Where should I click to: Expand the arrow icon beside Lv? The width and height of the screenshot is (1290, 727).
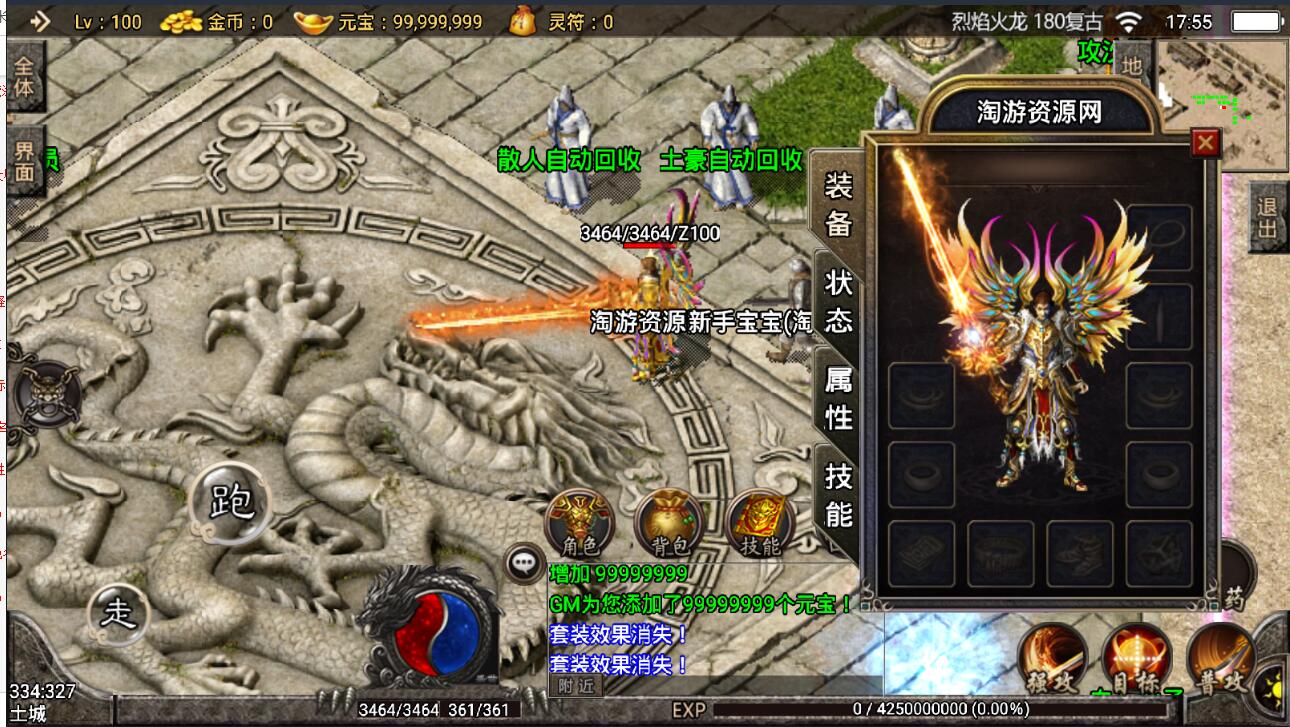pyautogui.click(x=40, y=21)
